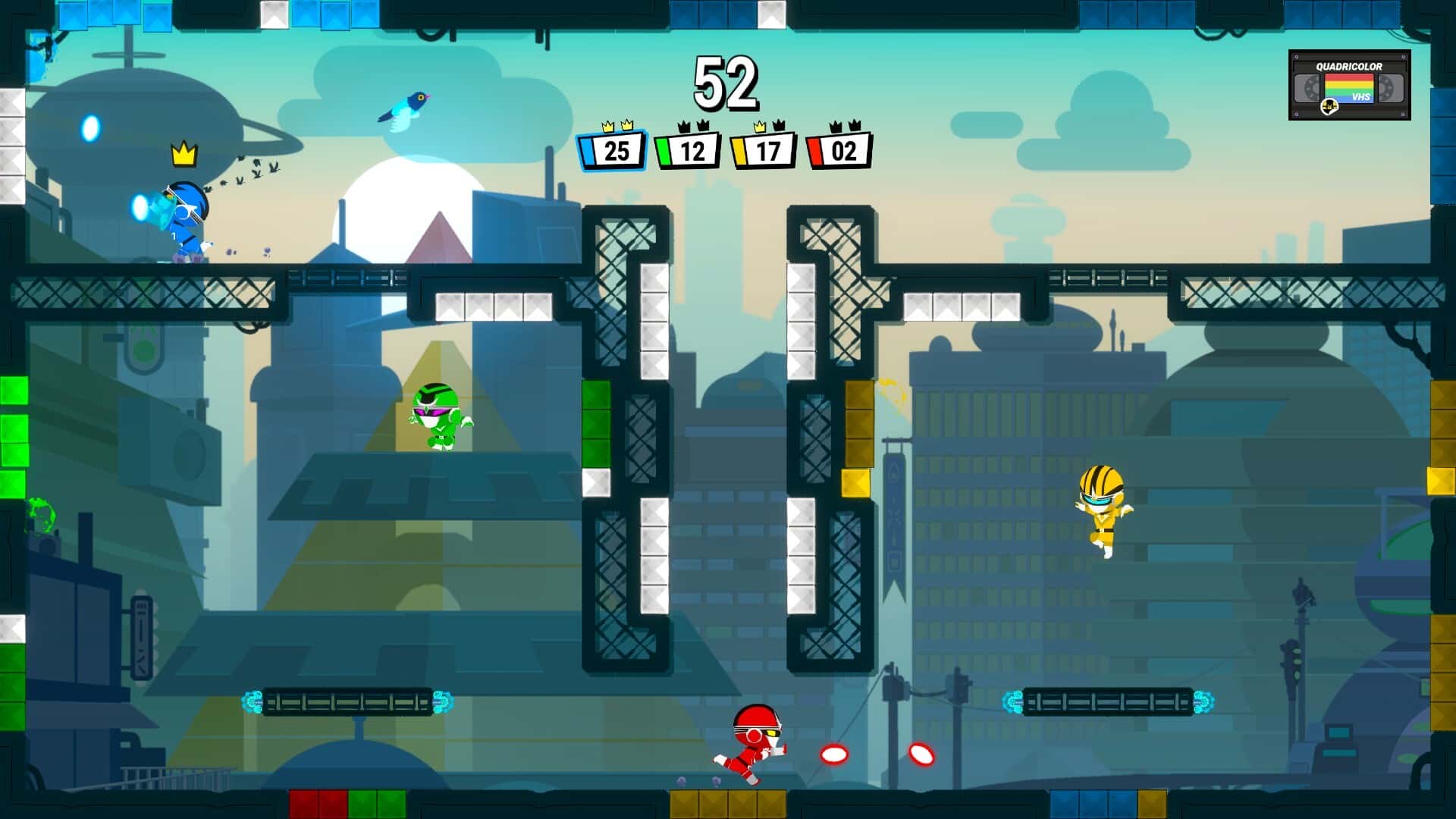The height and width of the screenshot is (819, 1456).
Task: Click the Quadricolor VHS cassette icon
Action: point(1349,85)
